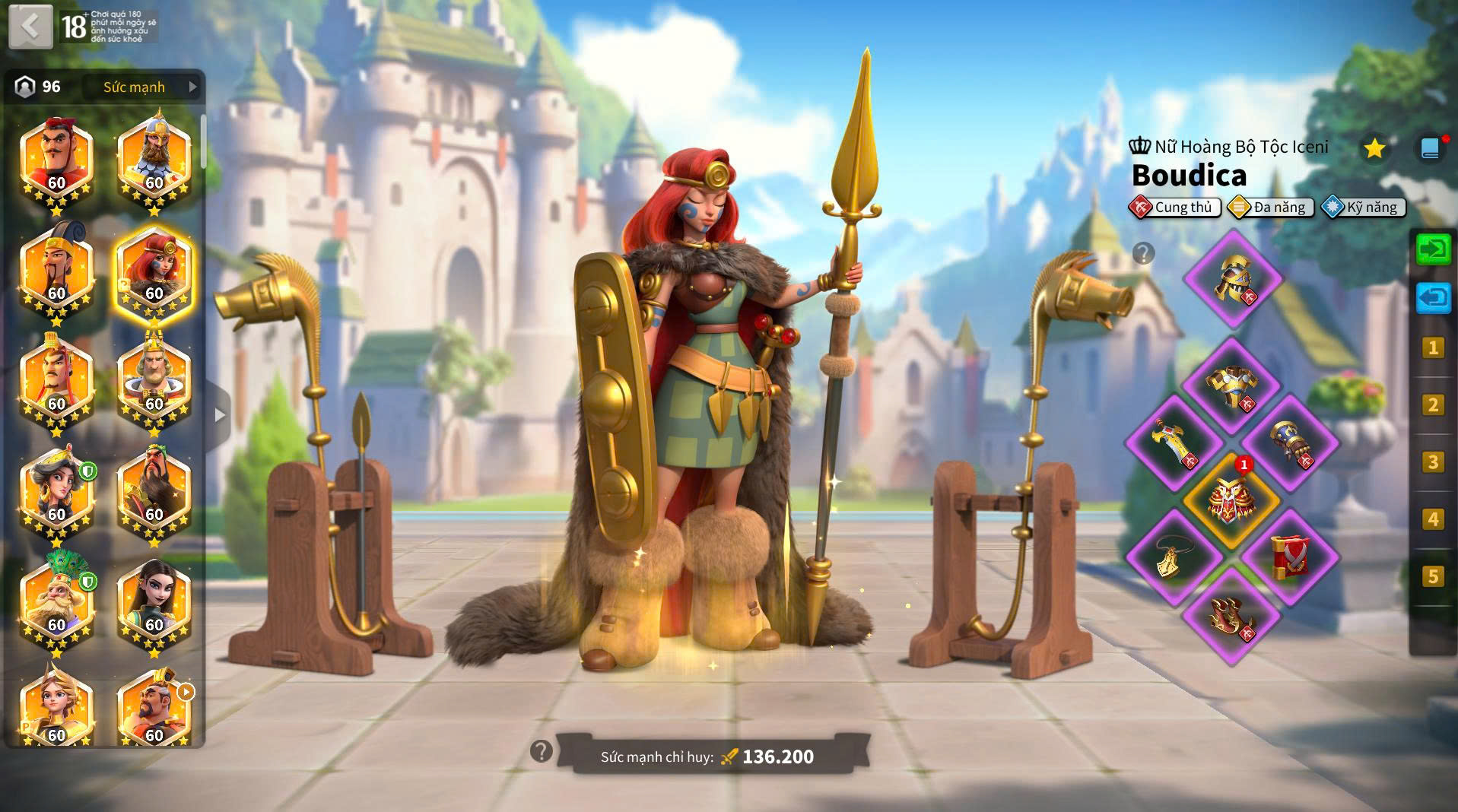Select the gold necklace accessory slot
The width and height of the screenshot is (1458, 812).
pyautogui.click(x=1174, y=557)
